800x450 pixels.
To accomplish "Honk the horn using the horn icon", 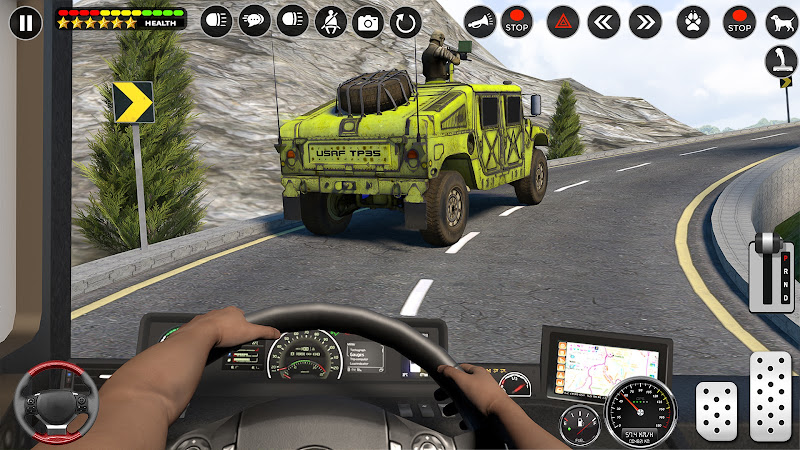I will coord(480,21).
